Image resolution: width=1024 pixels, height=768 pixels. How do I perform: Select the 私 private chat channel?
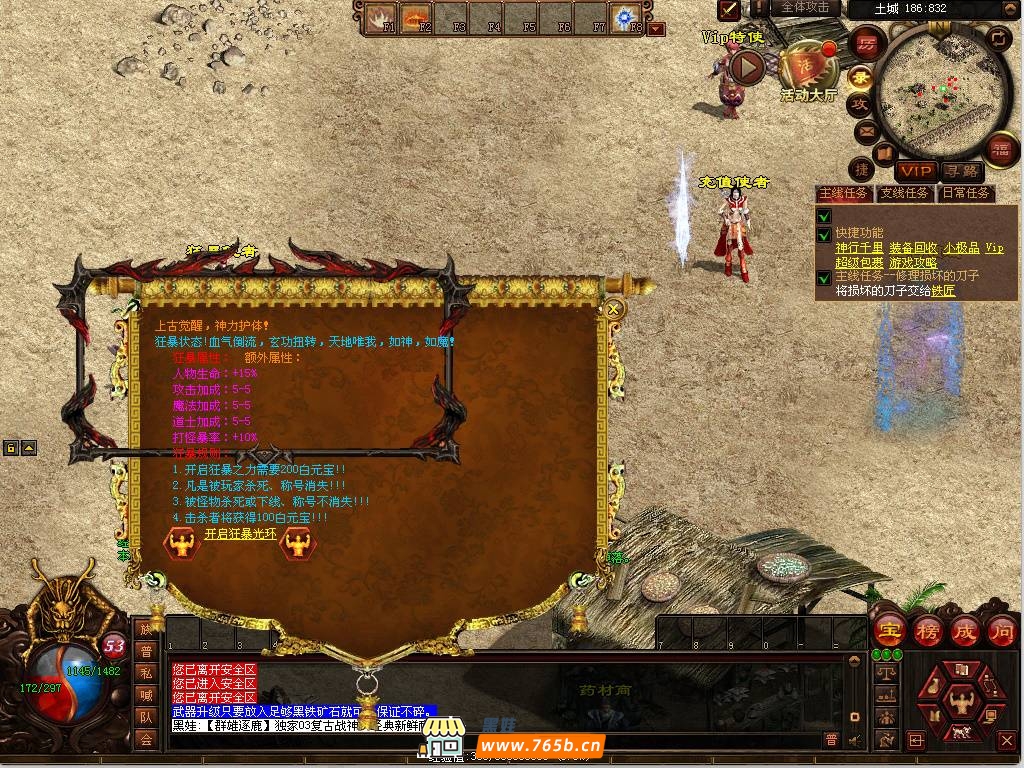coord(147,673)
